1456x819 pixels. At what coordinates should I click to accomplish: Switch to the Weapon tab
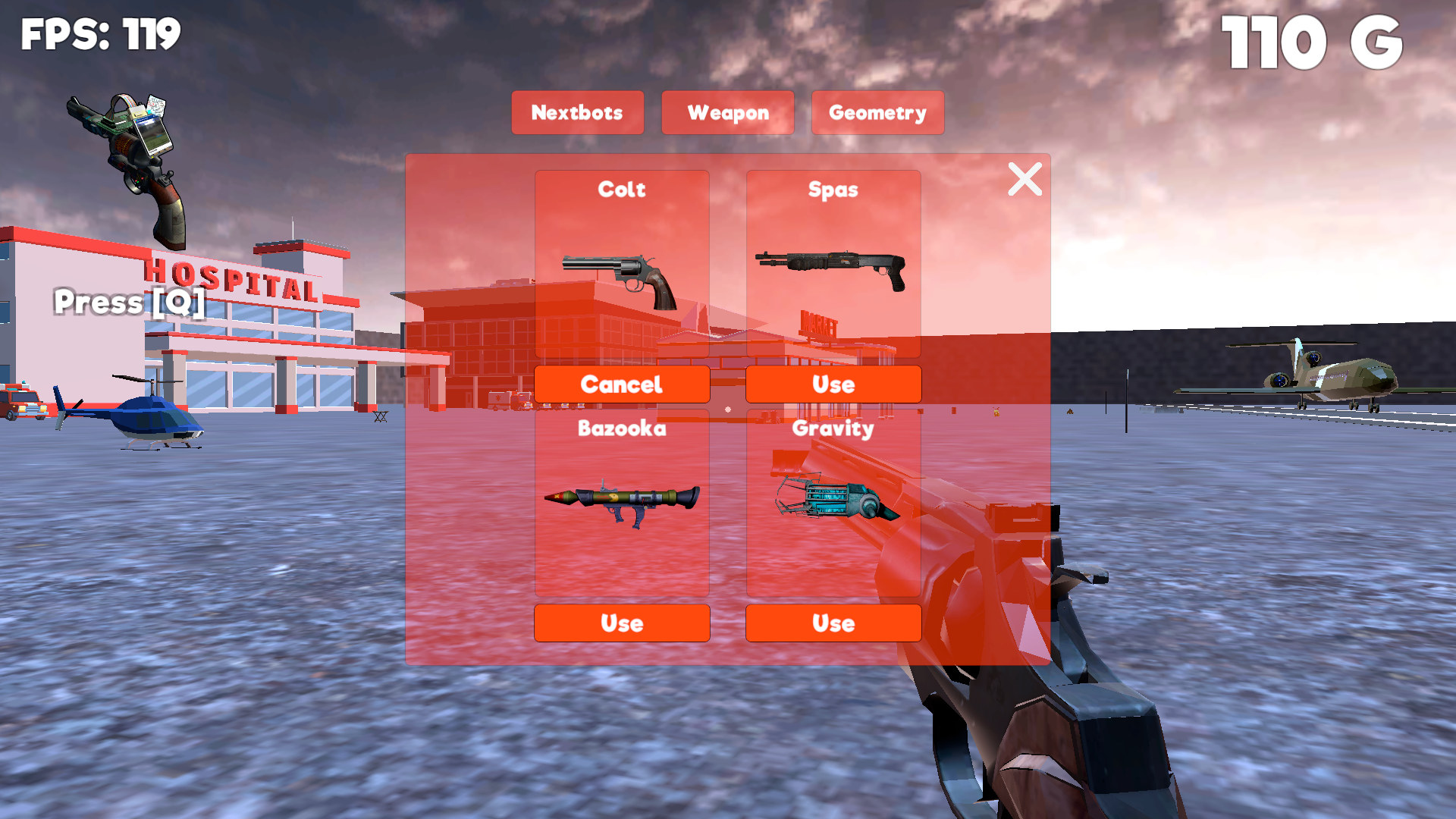coord(727,112)
